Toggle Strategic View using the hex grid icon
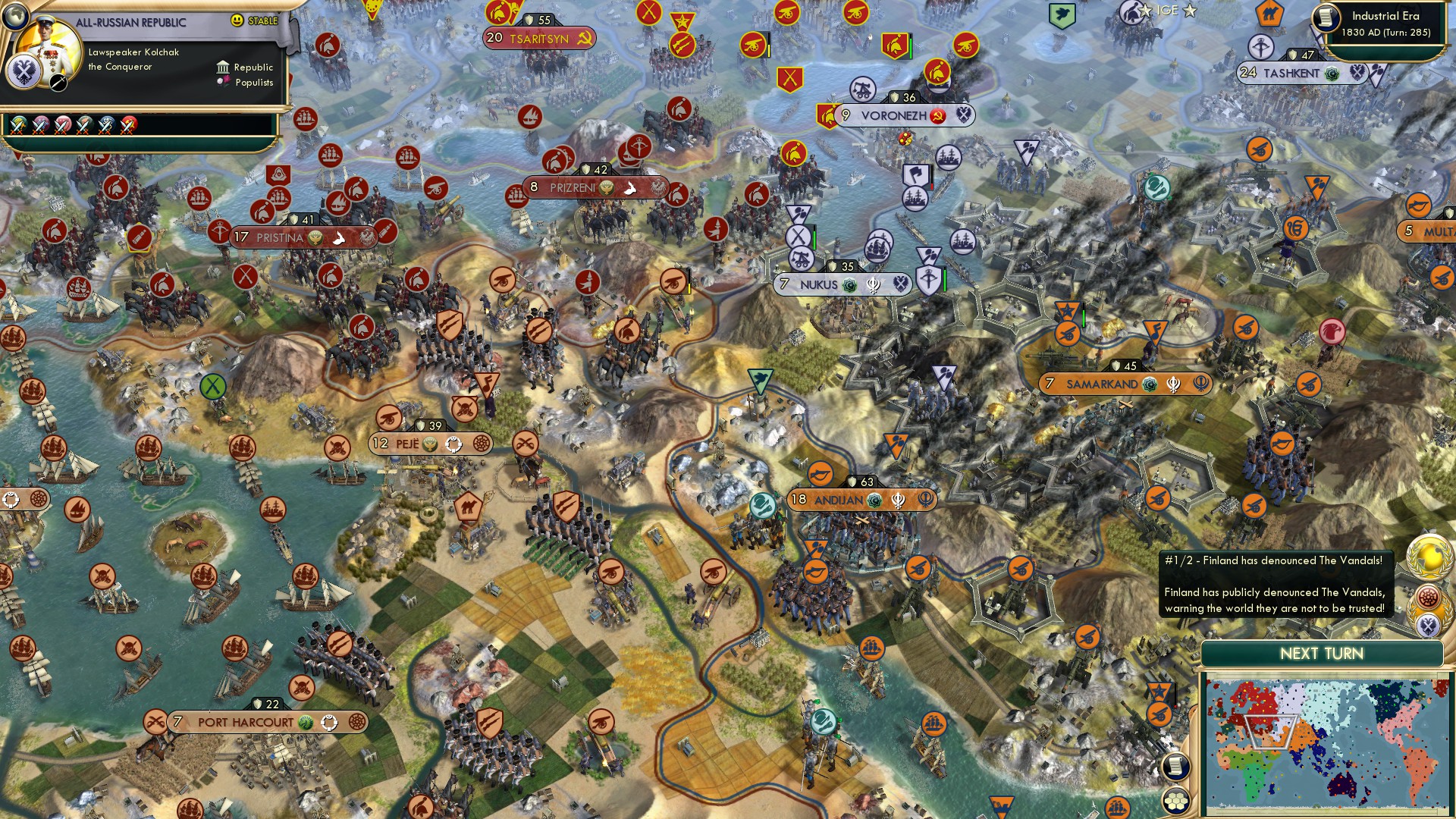This screenshot has height=819, width=1456. [x=1175, y=801]
